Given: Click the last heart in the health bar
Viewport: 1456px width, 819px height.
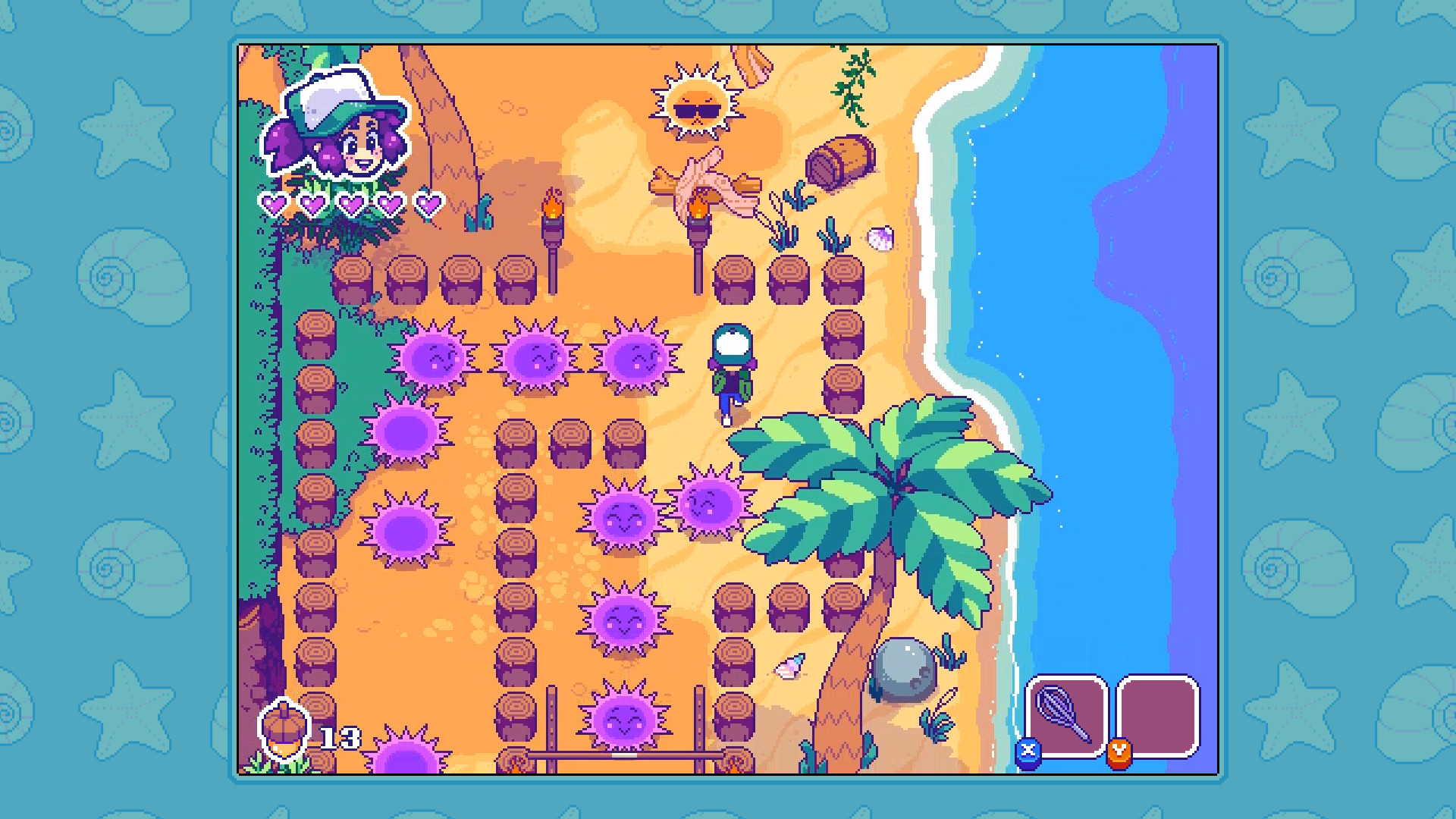Looking at the screenshot, I should pyautogui.click(x=428, y=203).
